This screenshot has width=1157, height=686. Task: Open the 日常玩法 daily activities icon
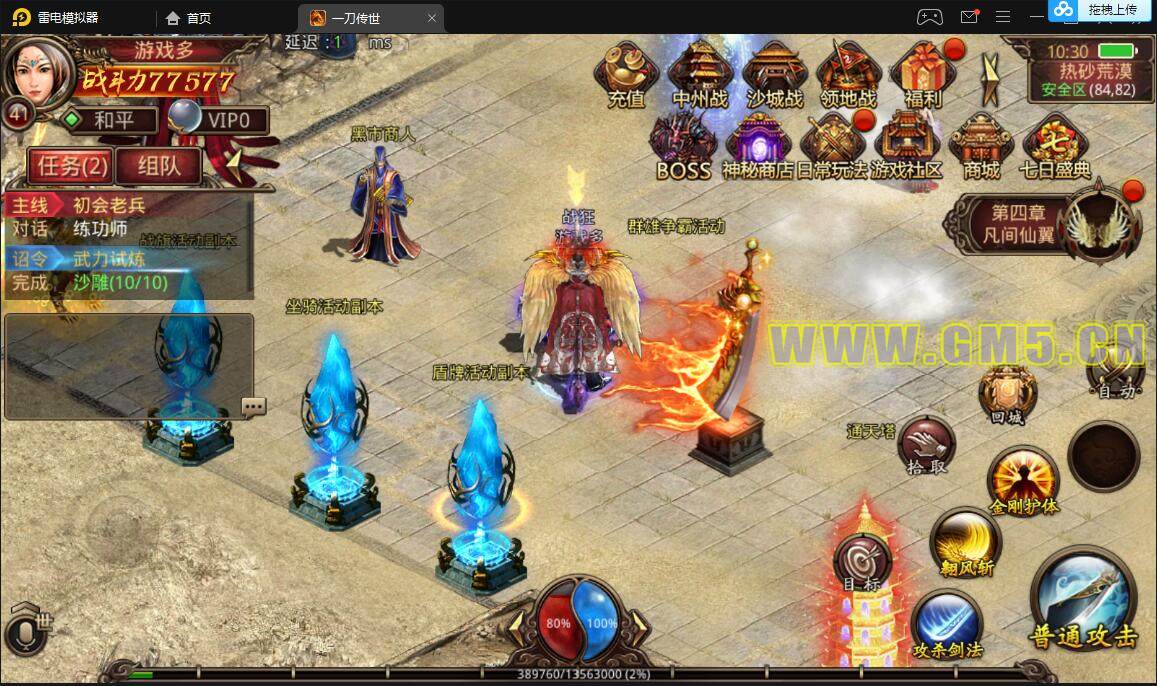(x=832, y=145)
